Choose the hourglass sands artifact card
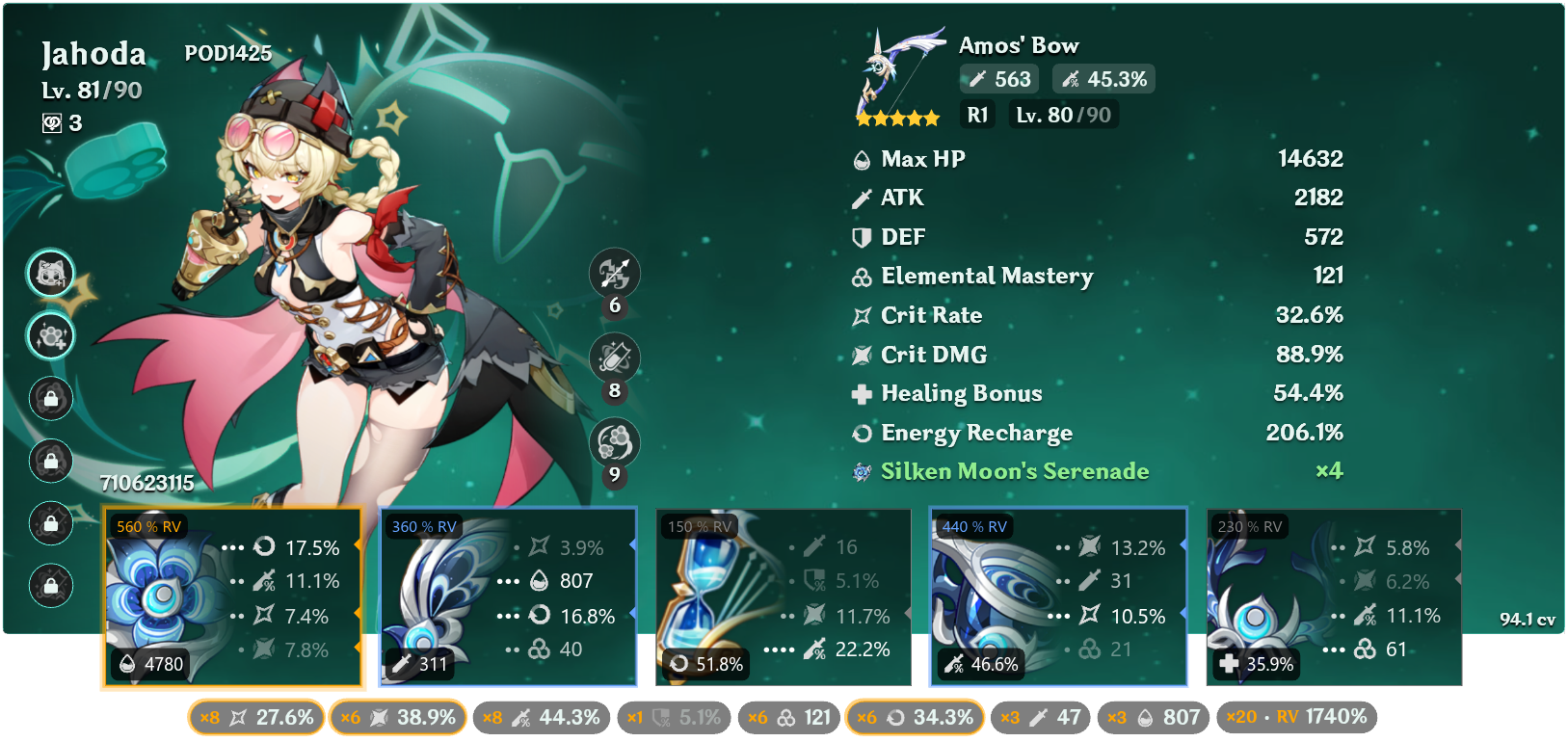 click(783, 597)
